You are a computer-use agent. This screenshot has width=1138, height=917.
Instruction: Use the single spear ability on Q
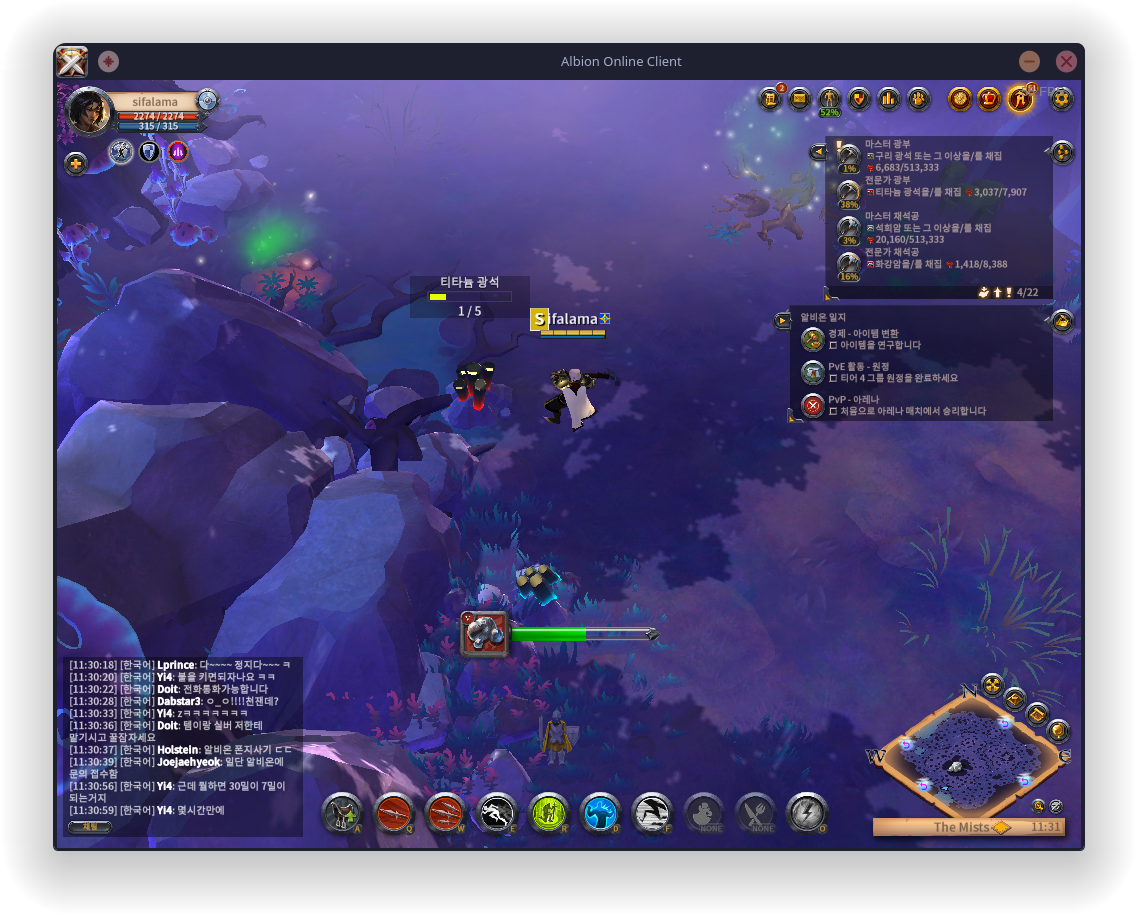(394, 813)
